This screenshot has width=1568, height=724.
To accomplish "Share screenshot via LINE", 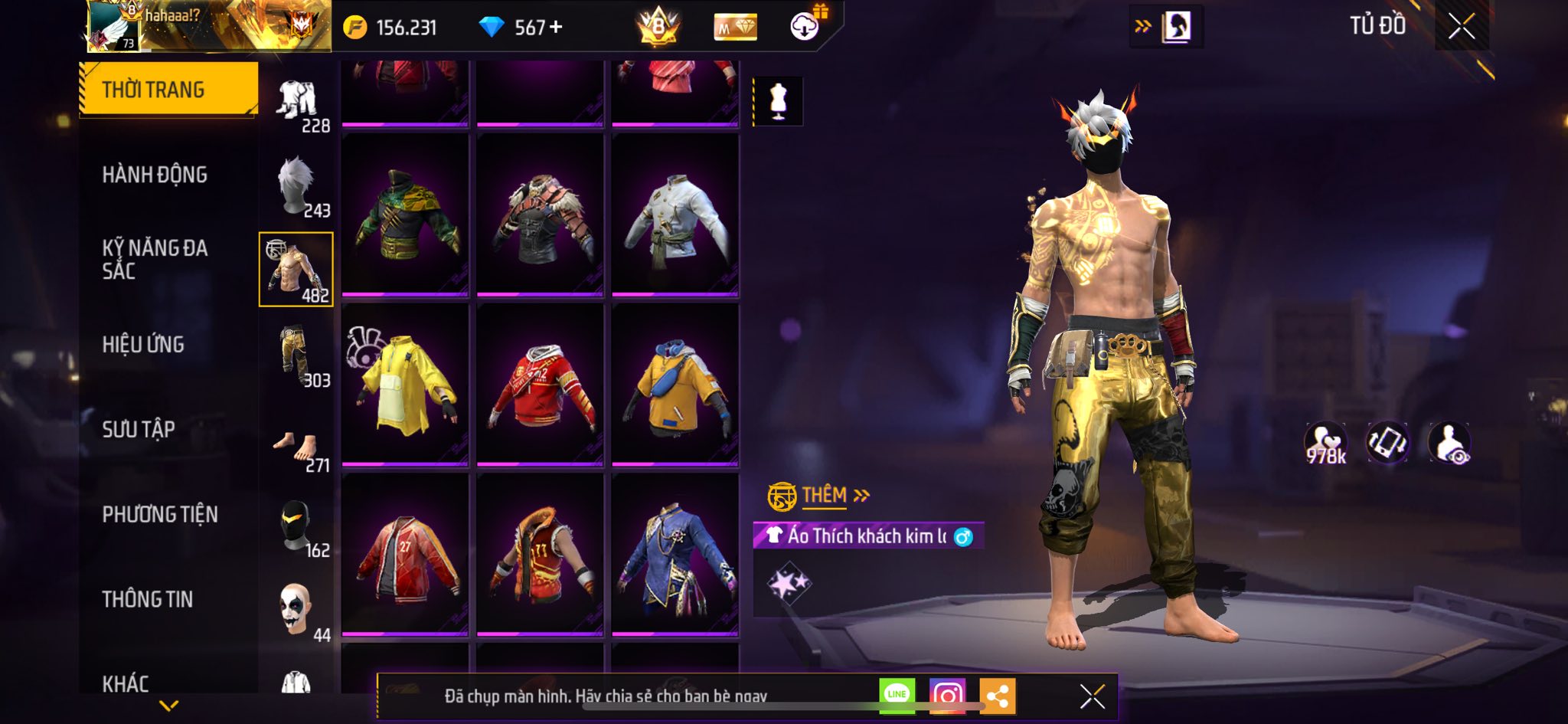I will coord(897,695).
